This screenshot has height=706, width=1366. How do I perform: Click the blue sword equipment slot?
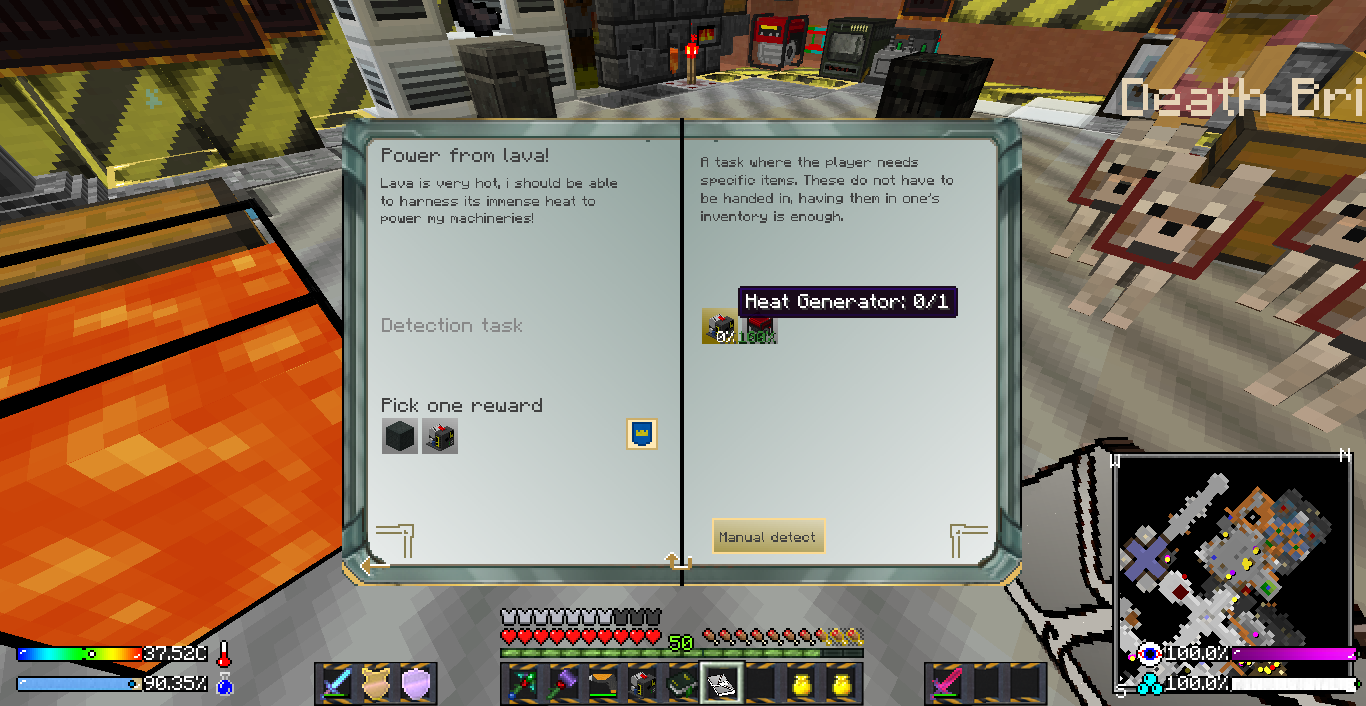tap(335, 683)
